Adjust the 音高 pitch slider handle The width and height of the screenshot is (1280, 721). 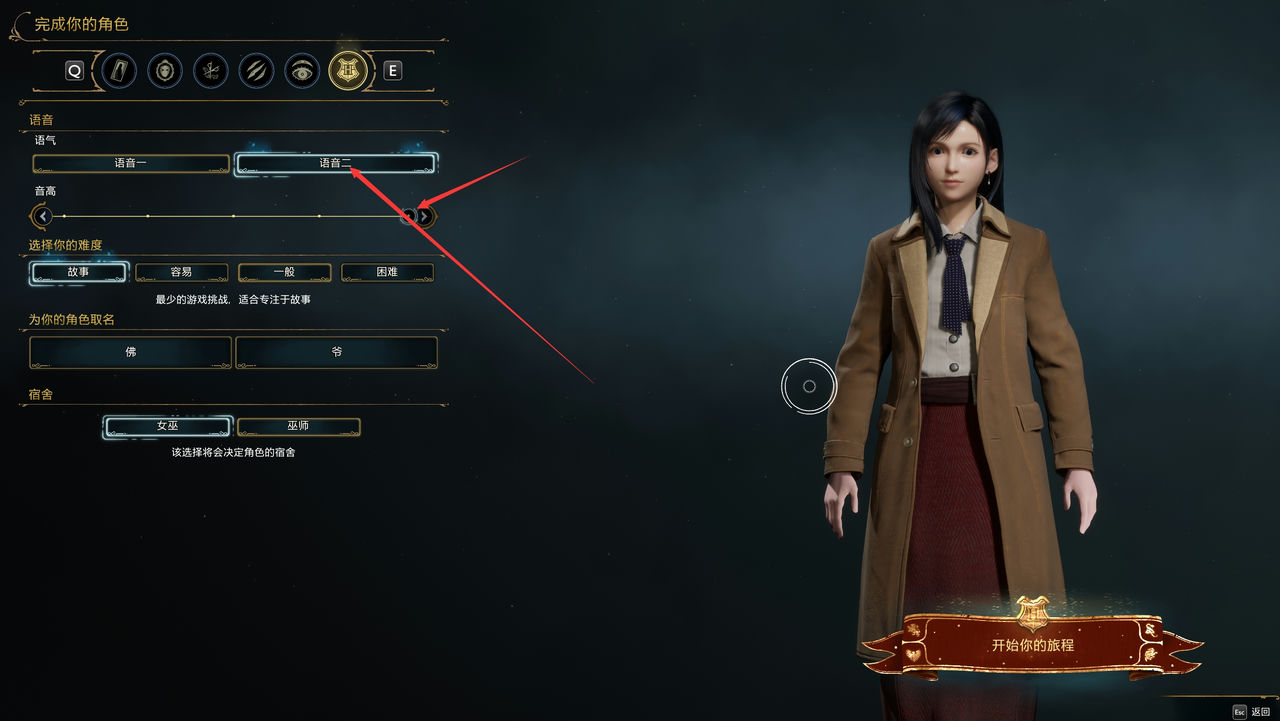(x=409, y=216)
